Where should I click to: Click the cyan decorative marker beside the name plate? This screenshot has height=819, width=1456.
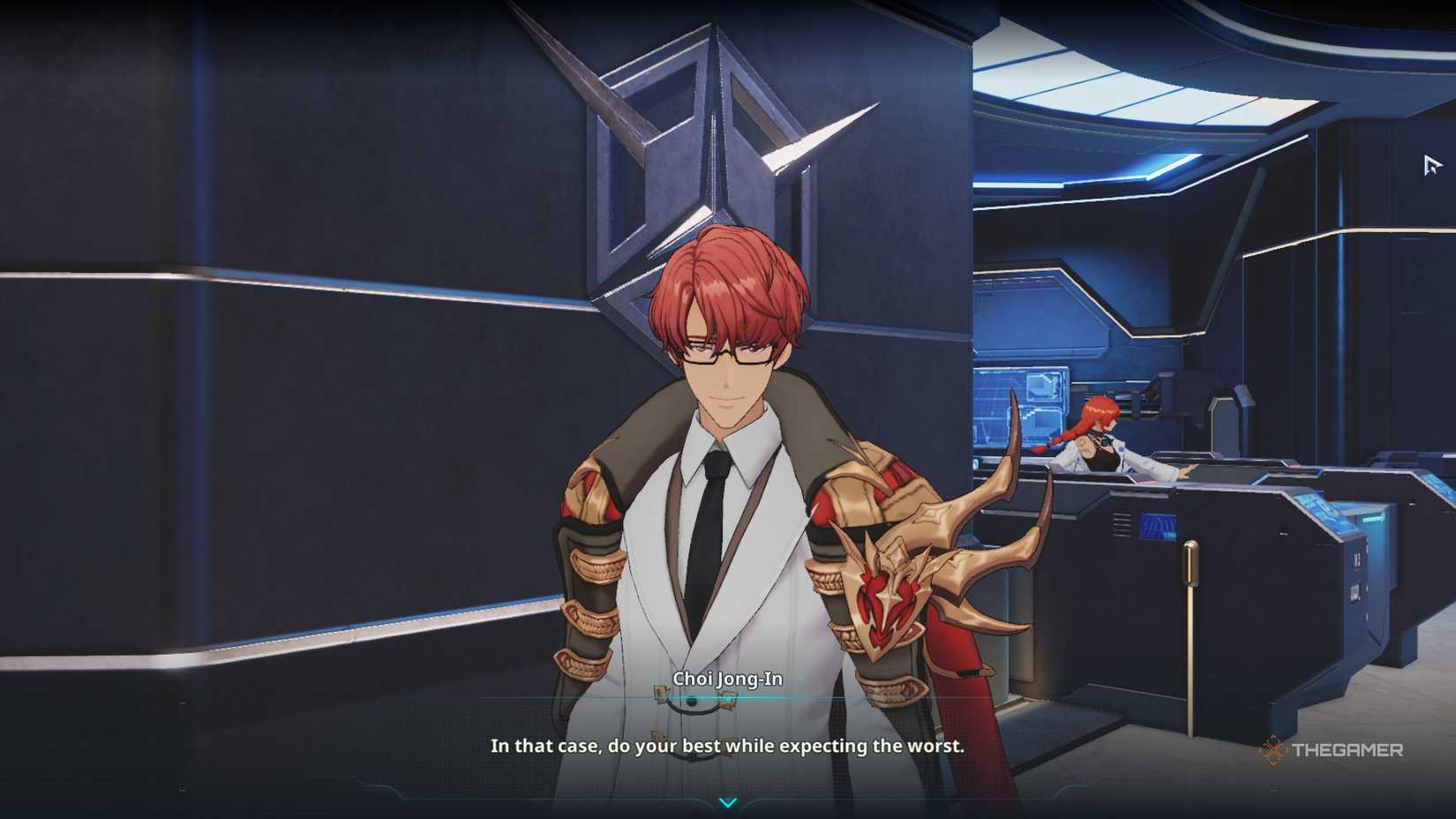[801, 679]
